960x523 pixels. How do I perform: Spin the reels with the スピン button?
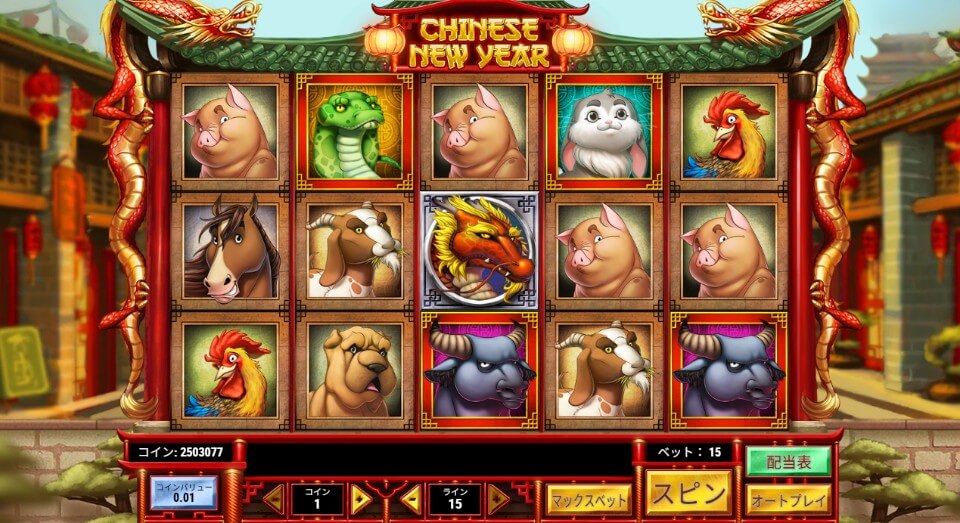pos(689,492)
